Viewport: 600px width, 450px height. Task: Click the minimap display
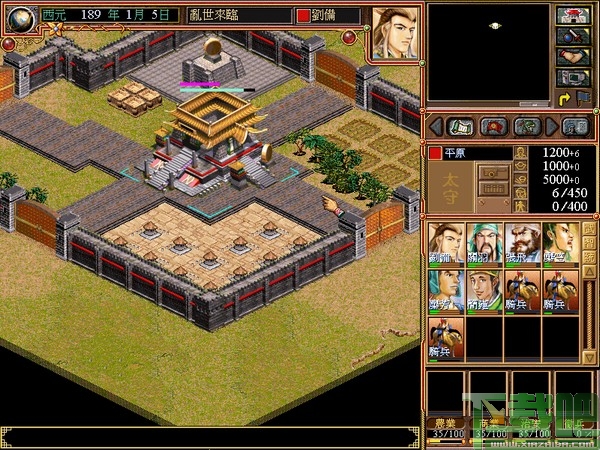pos(489,53)
